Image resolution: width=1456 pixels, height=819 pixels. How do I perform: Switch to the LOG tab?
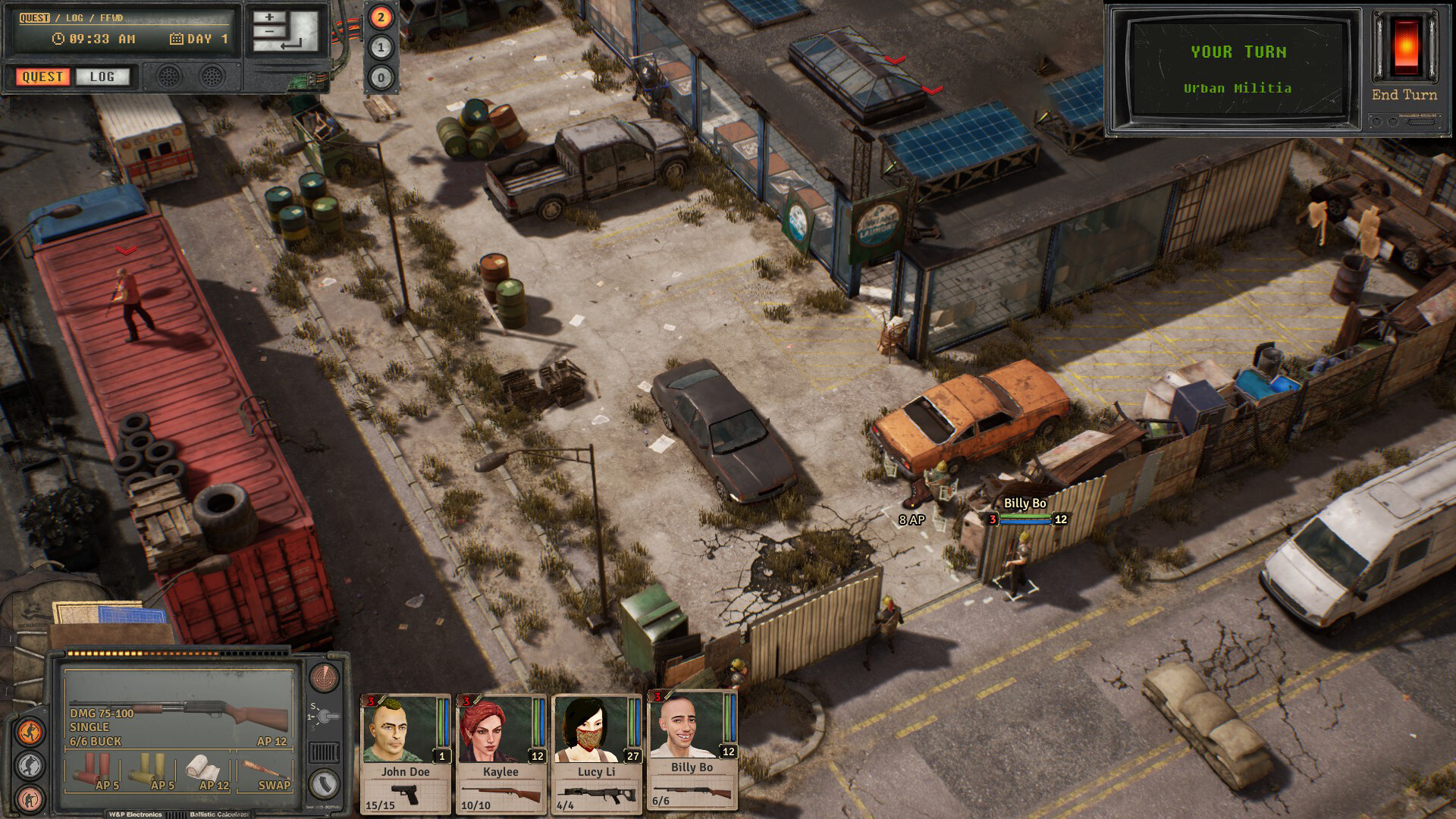tap(102, 77)
